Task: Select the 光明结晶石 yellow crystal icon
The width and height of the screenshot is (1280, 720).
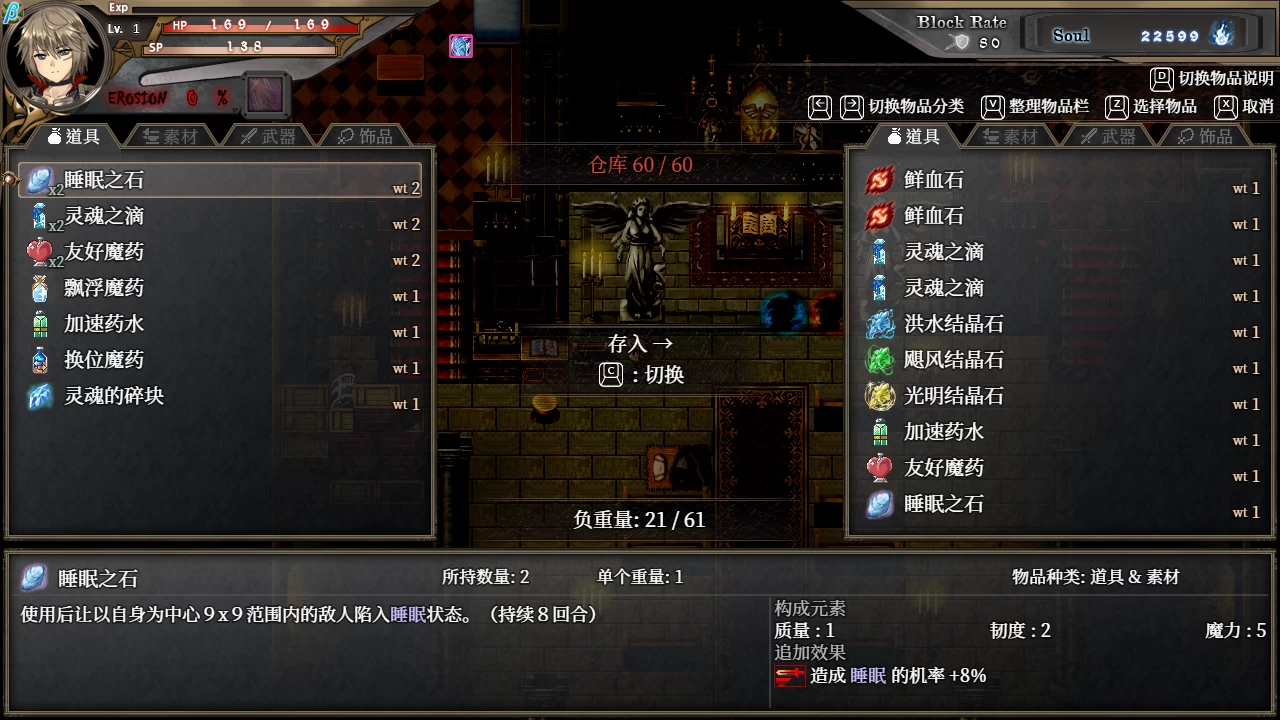Action: pyautogui.click(x=878, y=395)
